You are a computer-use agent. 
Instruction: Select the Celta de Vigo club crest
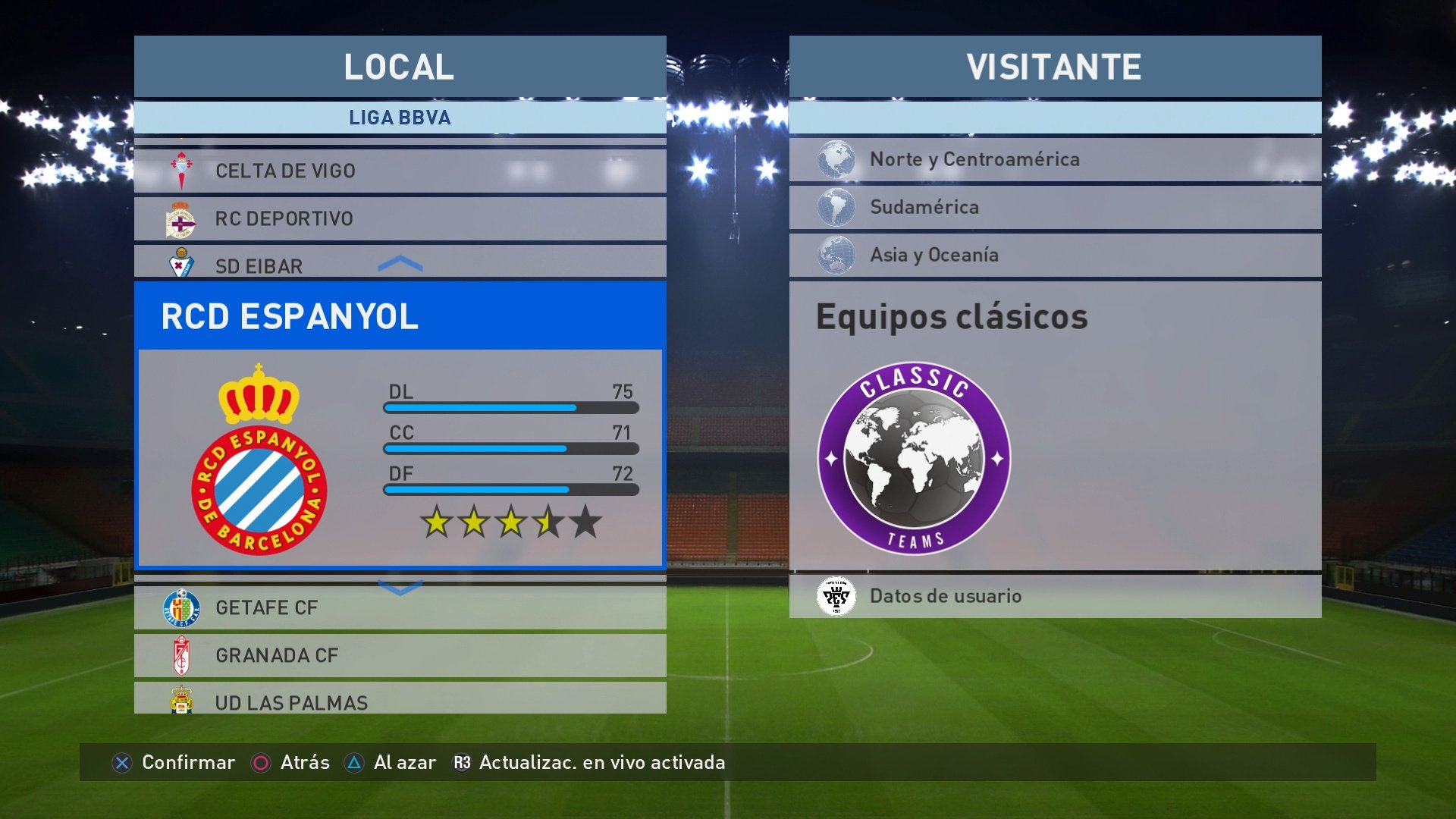[x=183, y=170]
